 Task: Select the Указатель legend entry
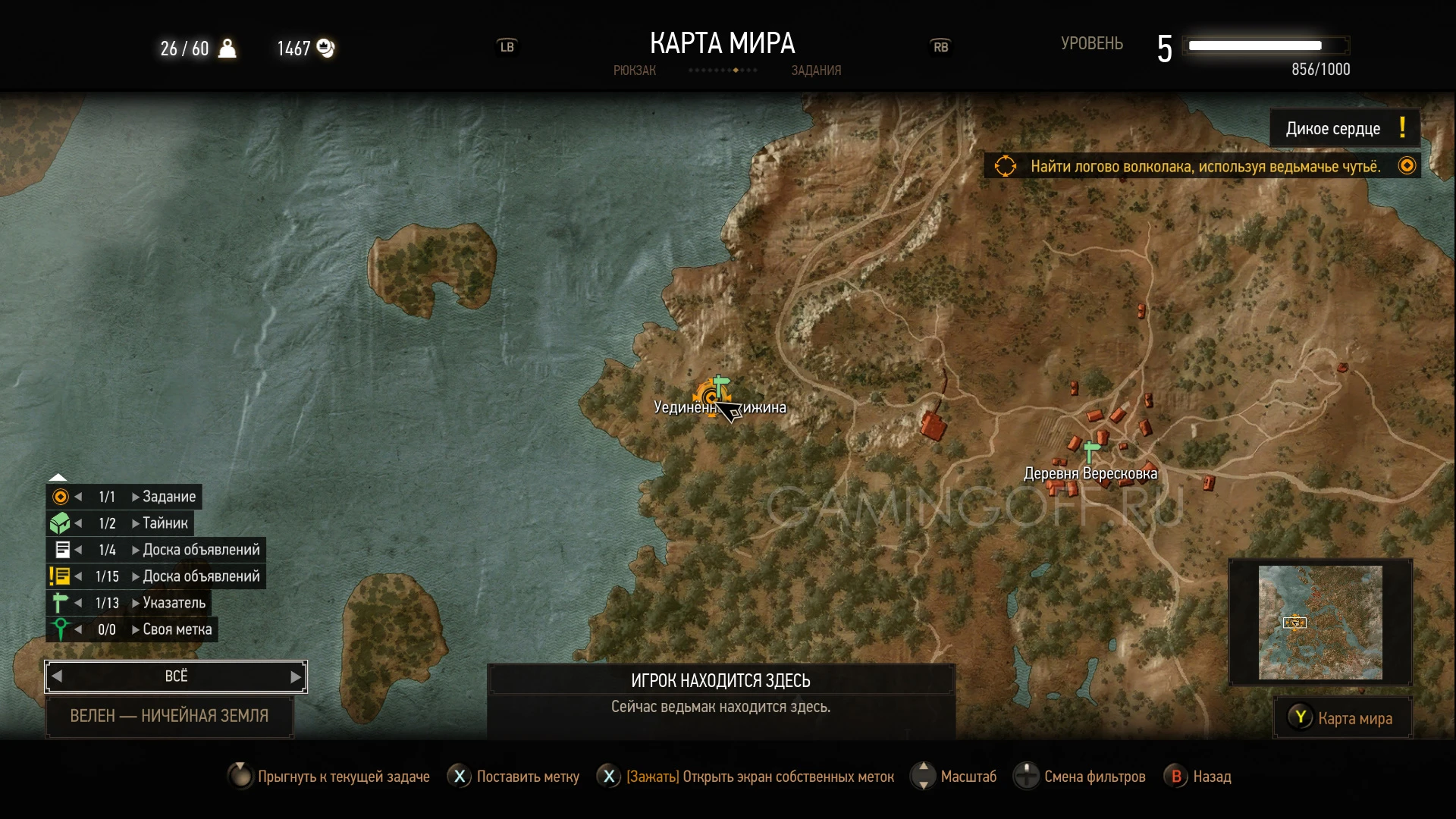coord(174,603)
